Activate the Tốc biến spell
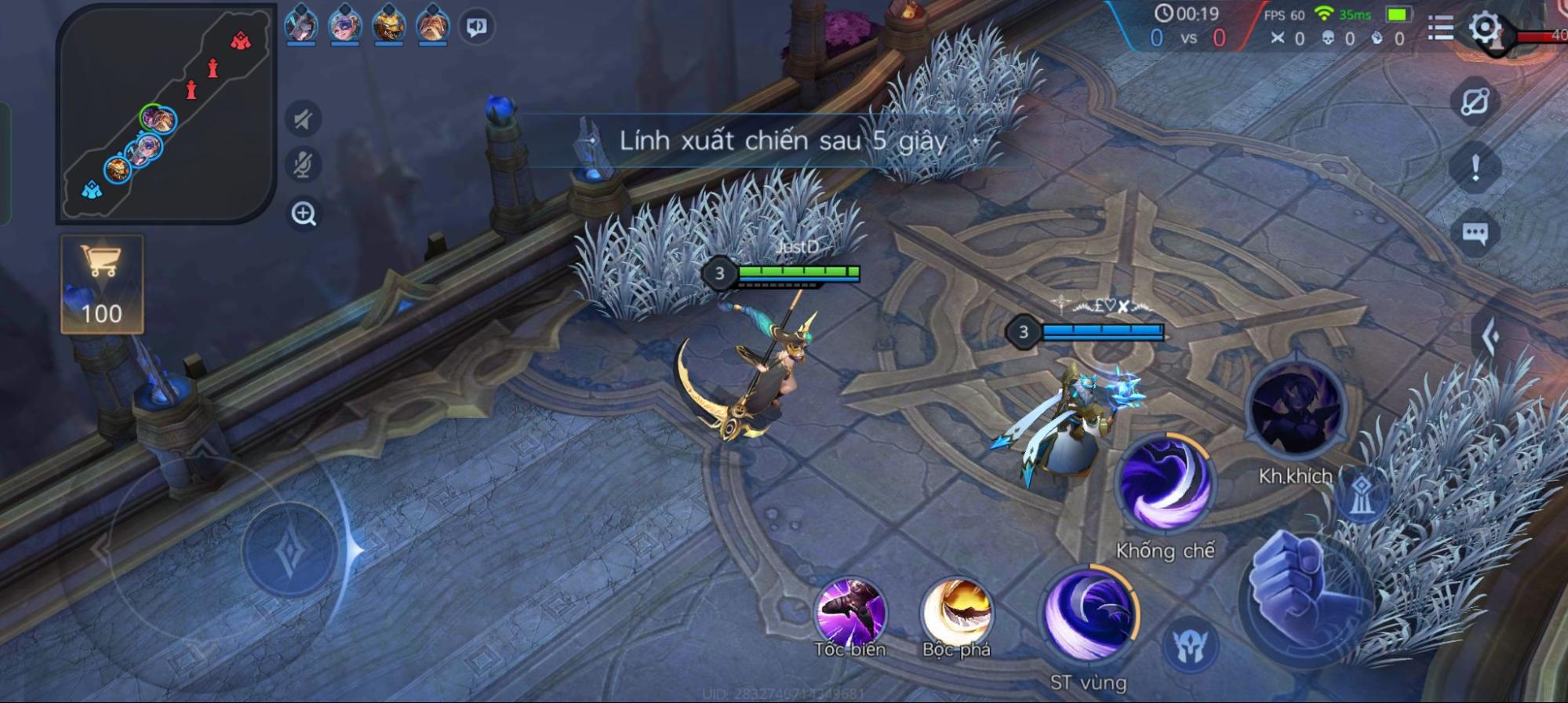 [850, 613]
